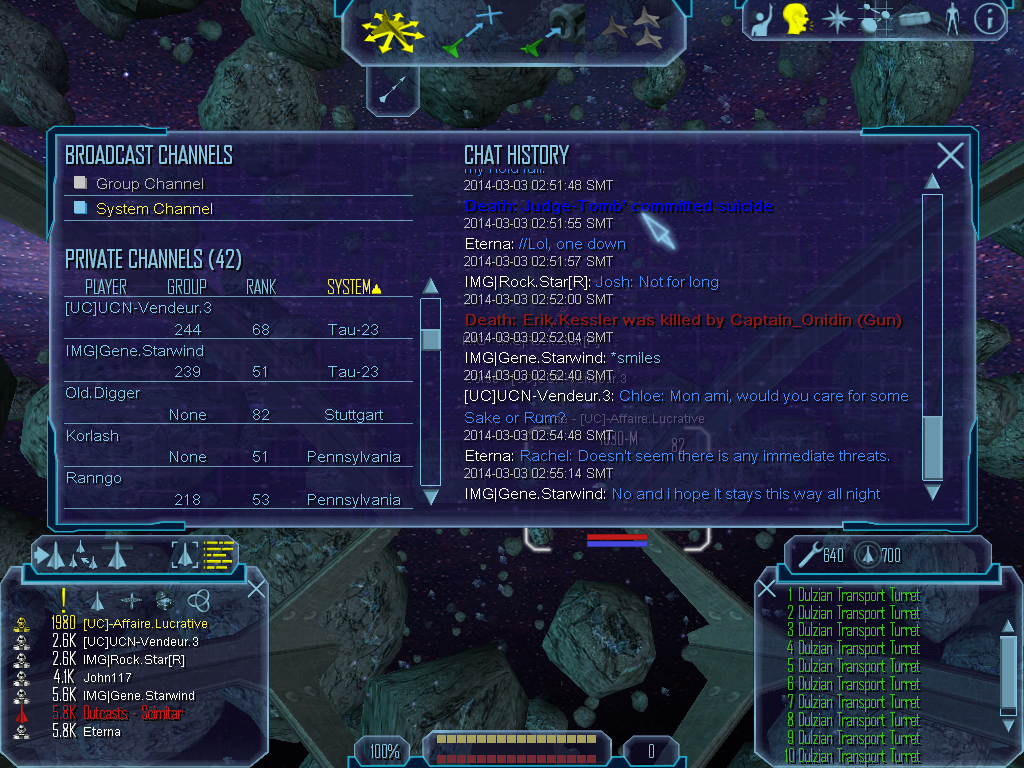This screenshot has width=1024, height=768.
Task: Close the contact list panel
Action: point(256,589)
